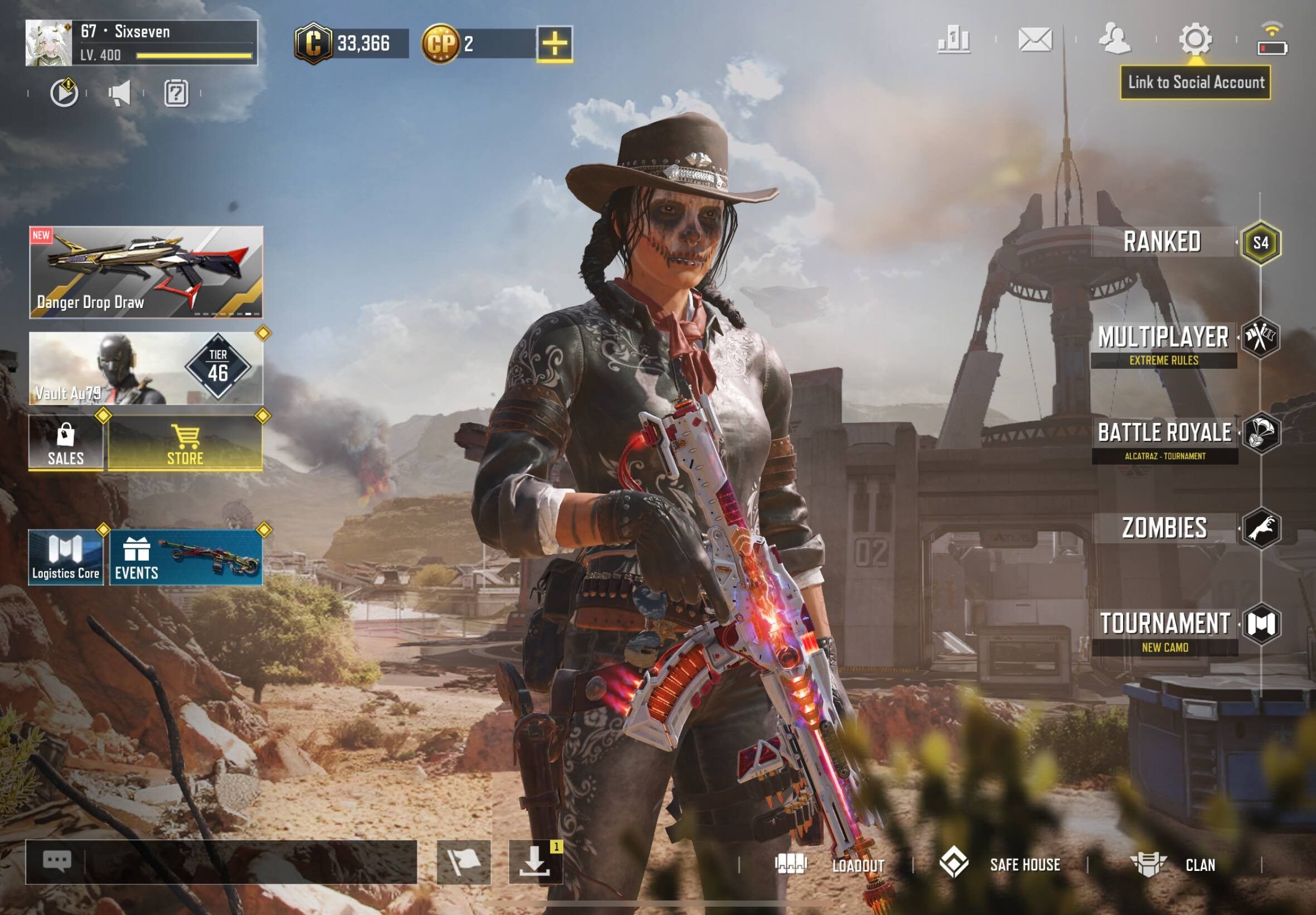
Task: Open the Ranked mode menu
Action: click(1163, 242)
